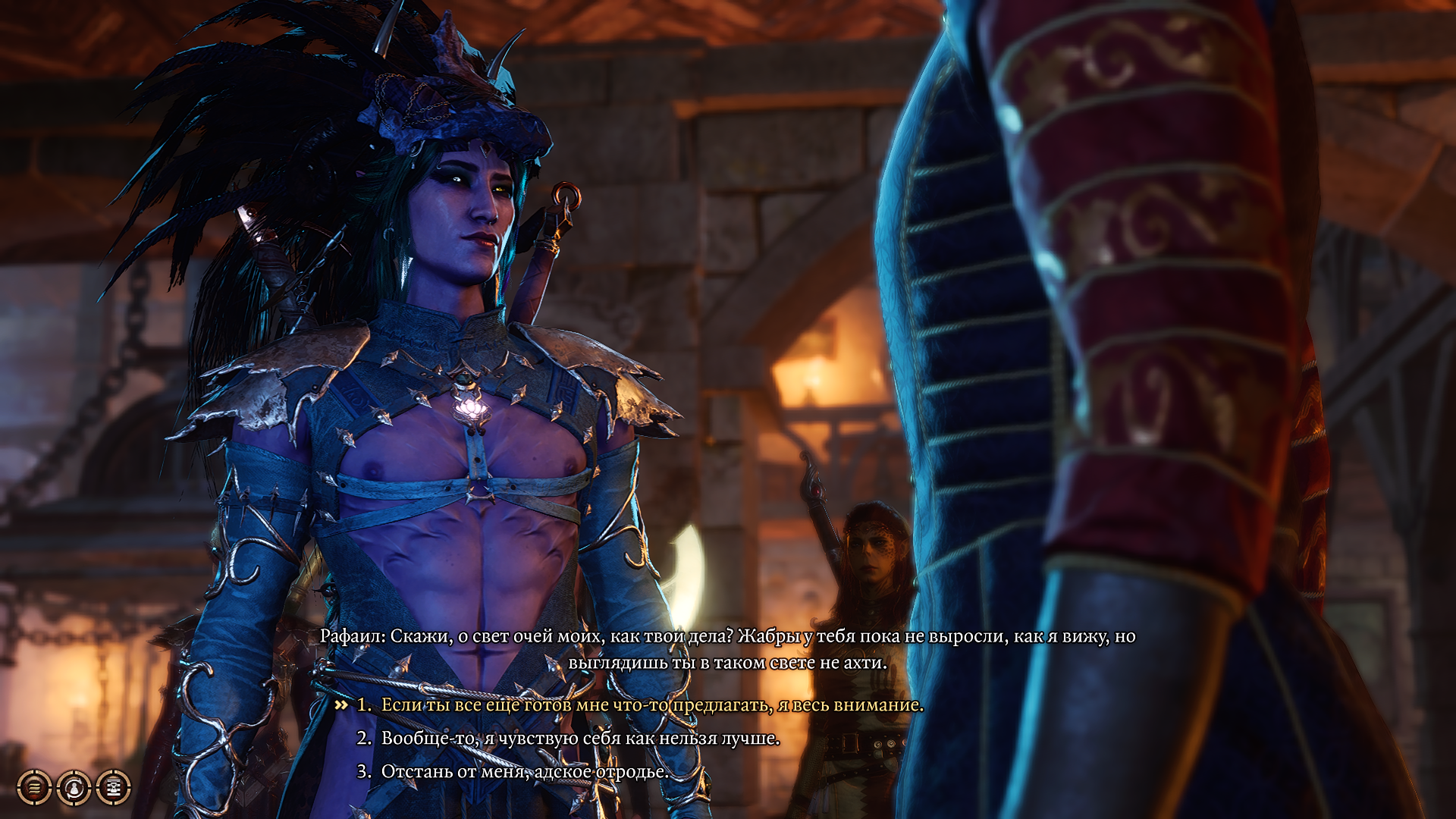This screenshot has height=819, width=1456.
Task: Open the dialogue log icon
Action: point(33,789)
